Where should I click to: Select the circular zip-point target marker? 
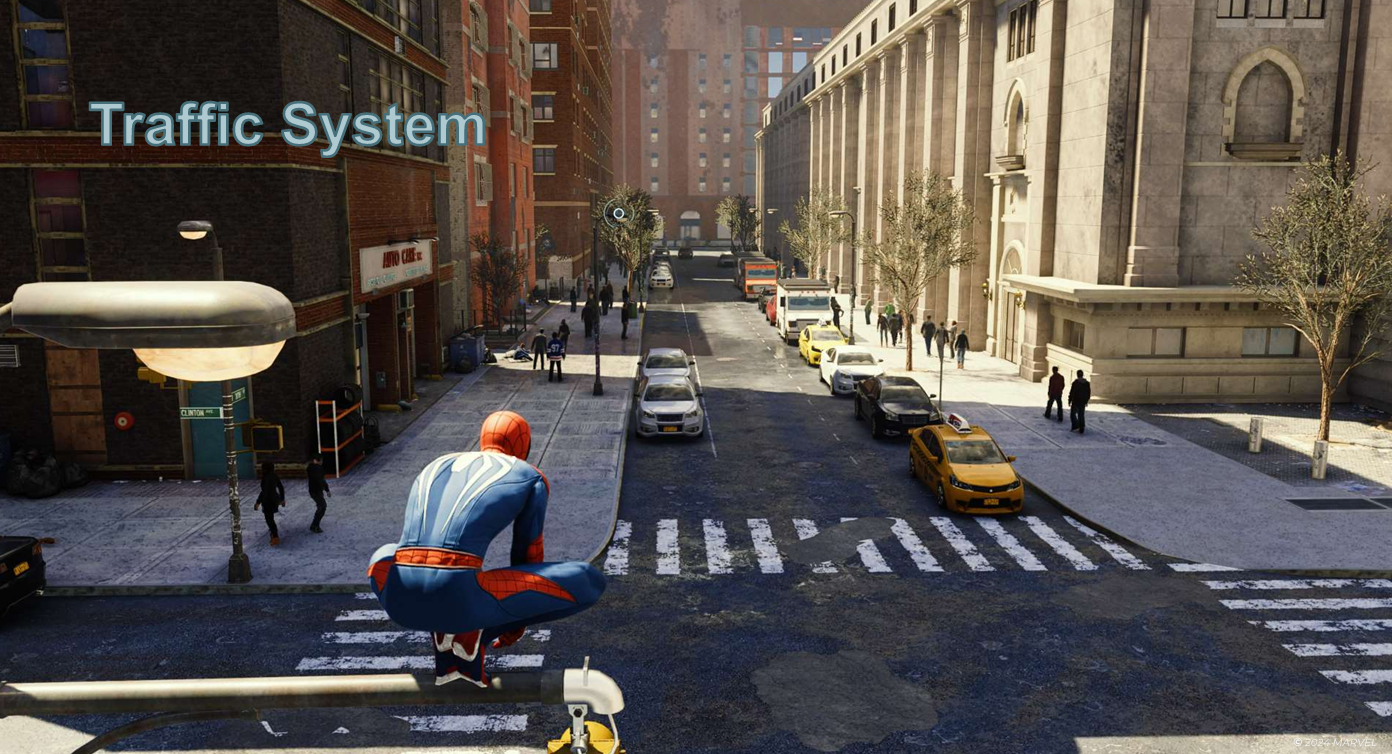click(619, 213)
